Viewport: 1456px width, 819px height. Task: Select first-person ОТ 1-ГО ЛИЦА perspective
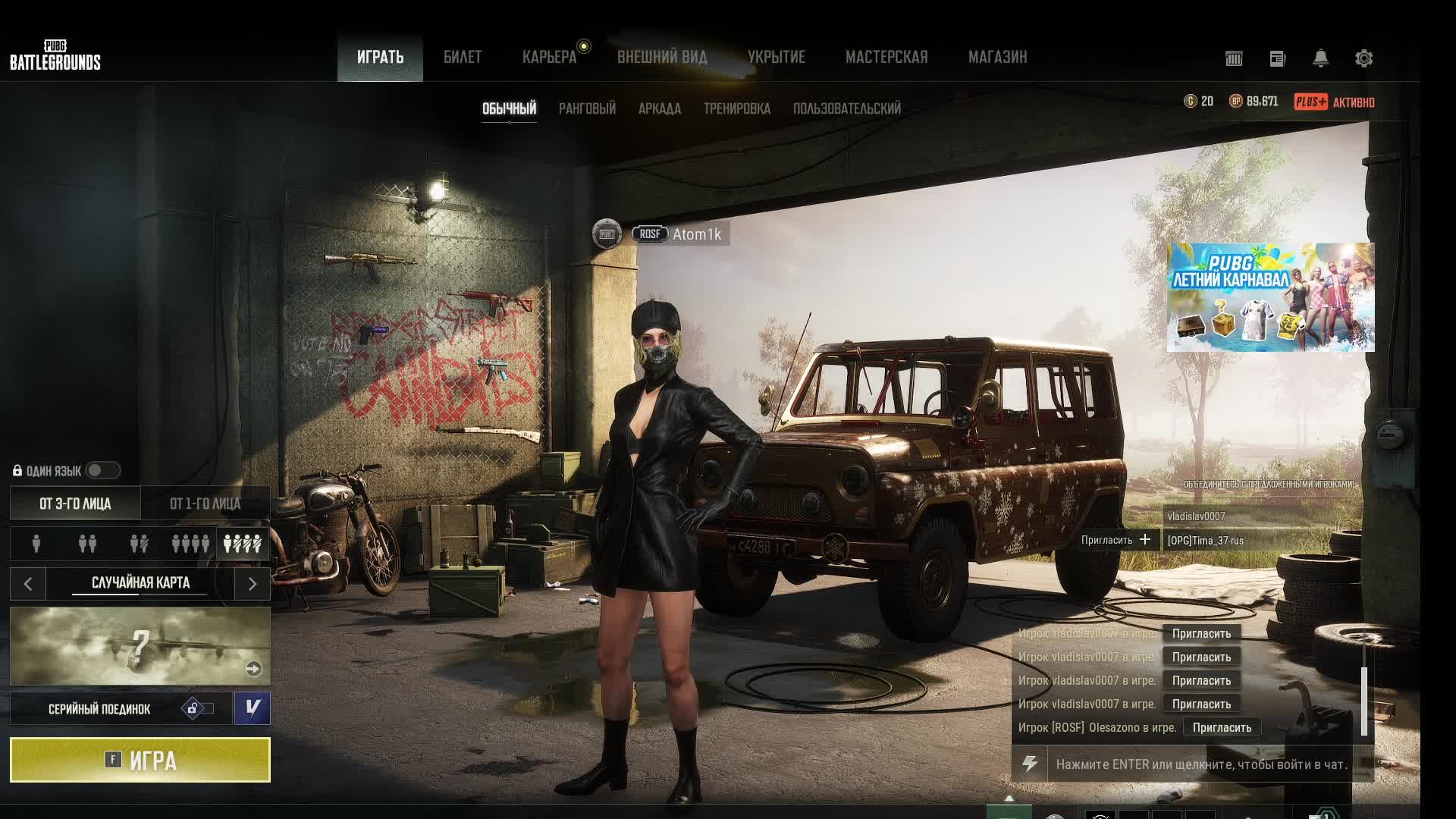205,504
